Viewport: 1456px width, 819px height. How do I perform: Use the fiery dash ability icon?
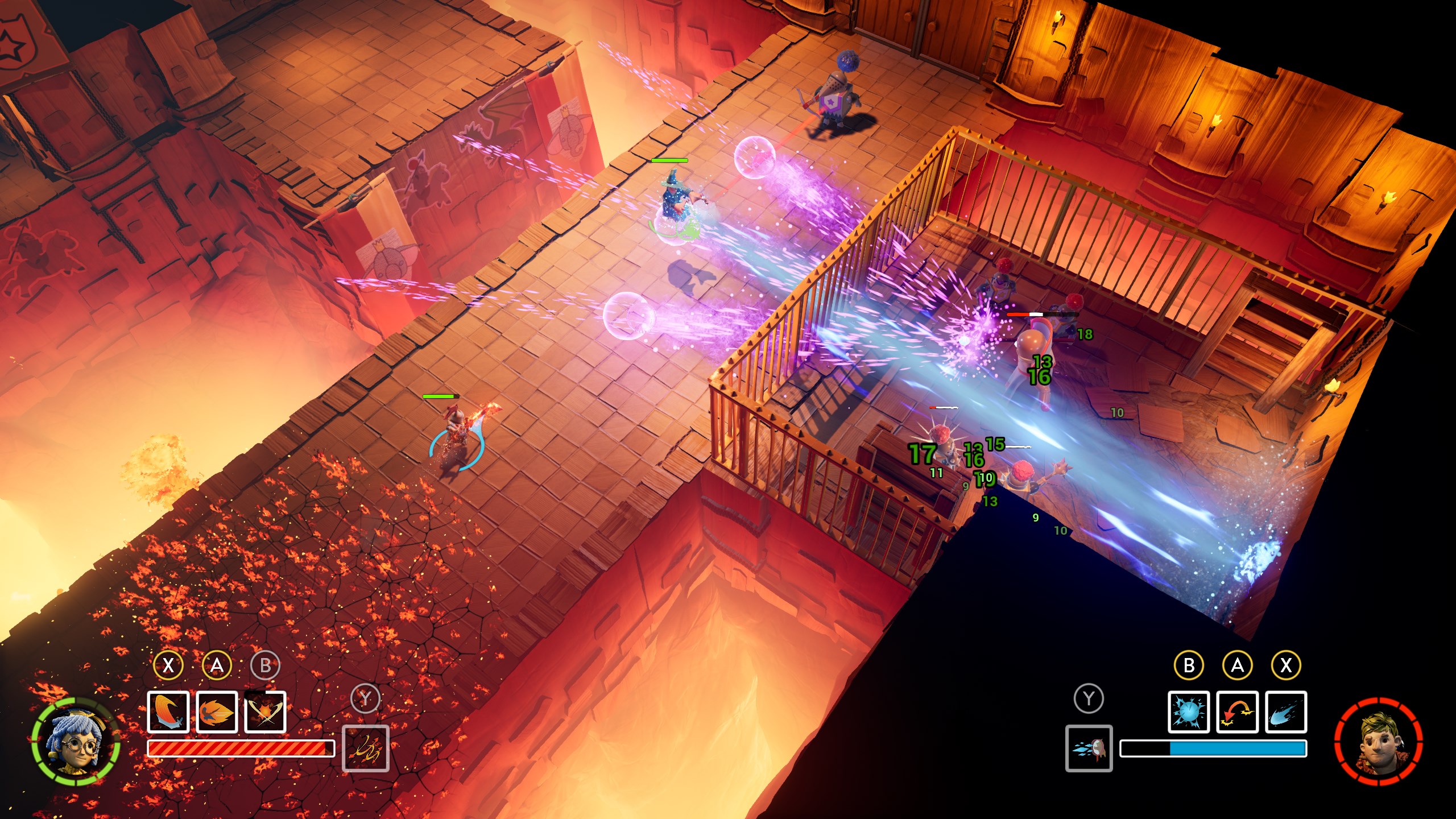(217, 712)
